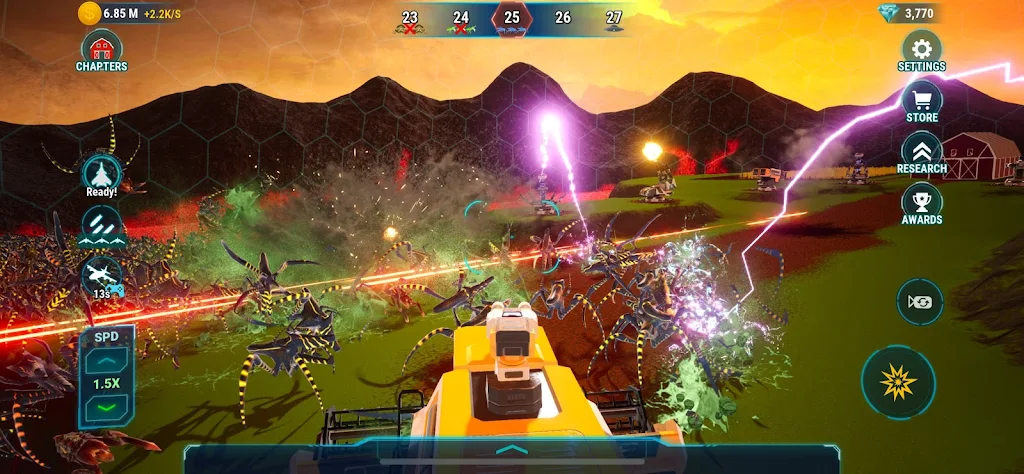1024x474 pixels.
Task: Fire the explosion attack button
Action: (x=898, y=382)
